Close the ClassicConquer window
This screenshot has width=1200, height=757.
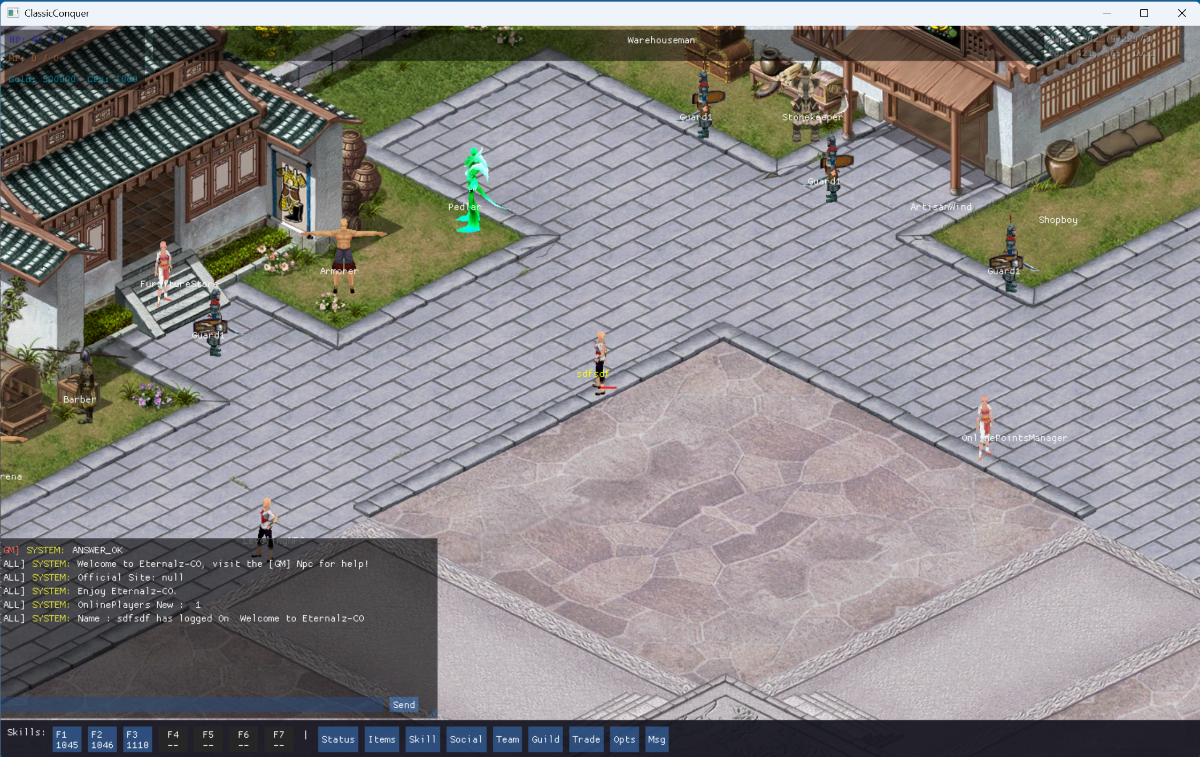tap(1180, 13)
